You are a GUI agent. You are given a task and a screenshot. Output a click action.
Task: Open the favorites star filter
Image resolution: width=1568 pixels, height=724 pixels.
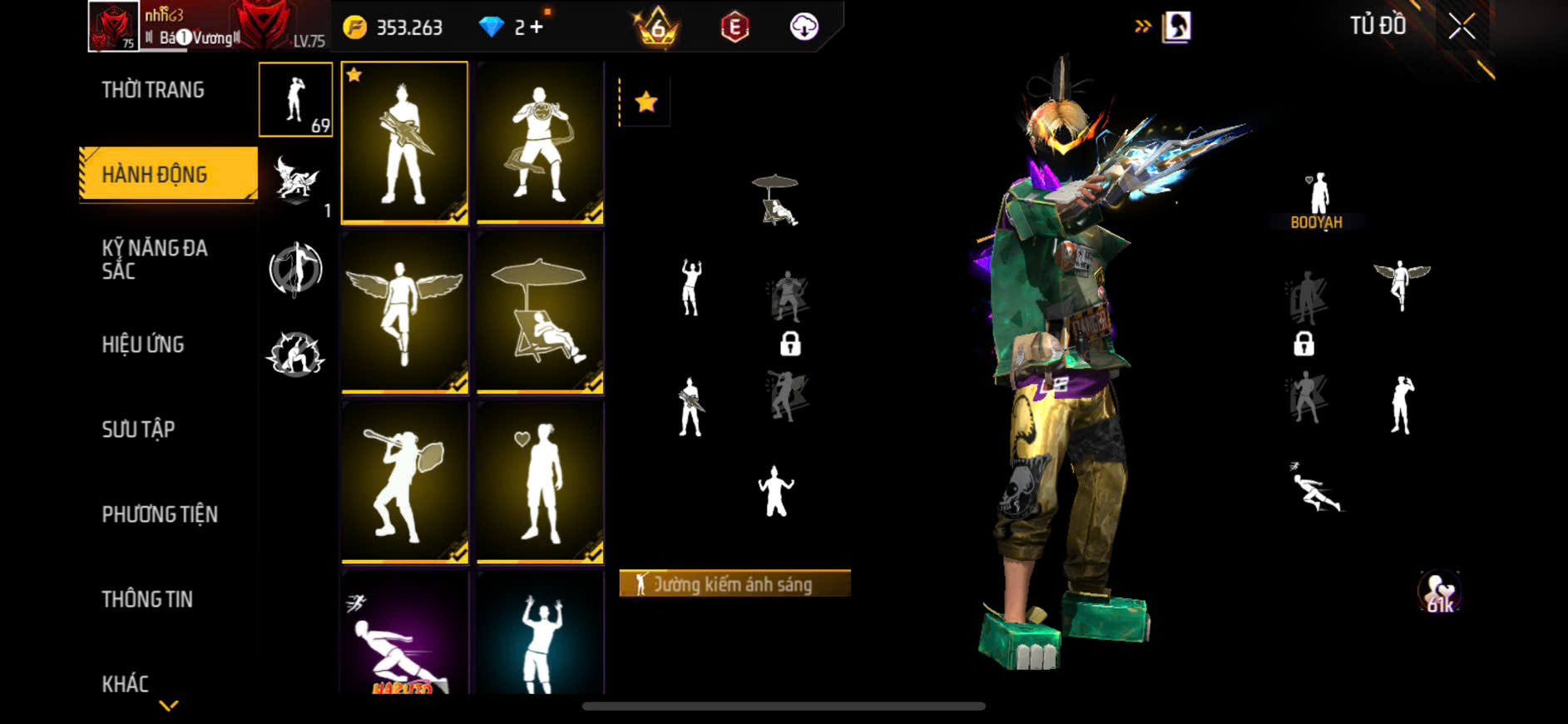click(x=646, y=102)
